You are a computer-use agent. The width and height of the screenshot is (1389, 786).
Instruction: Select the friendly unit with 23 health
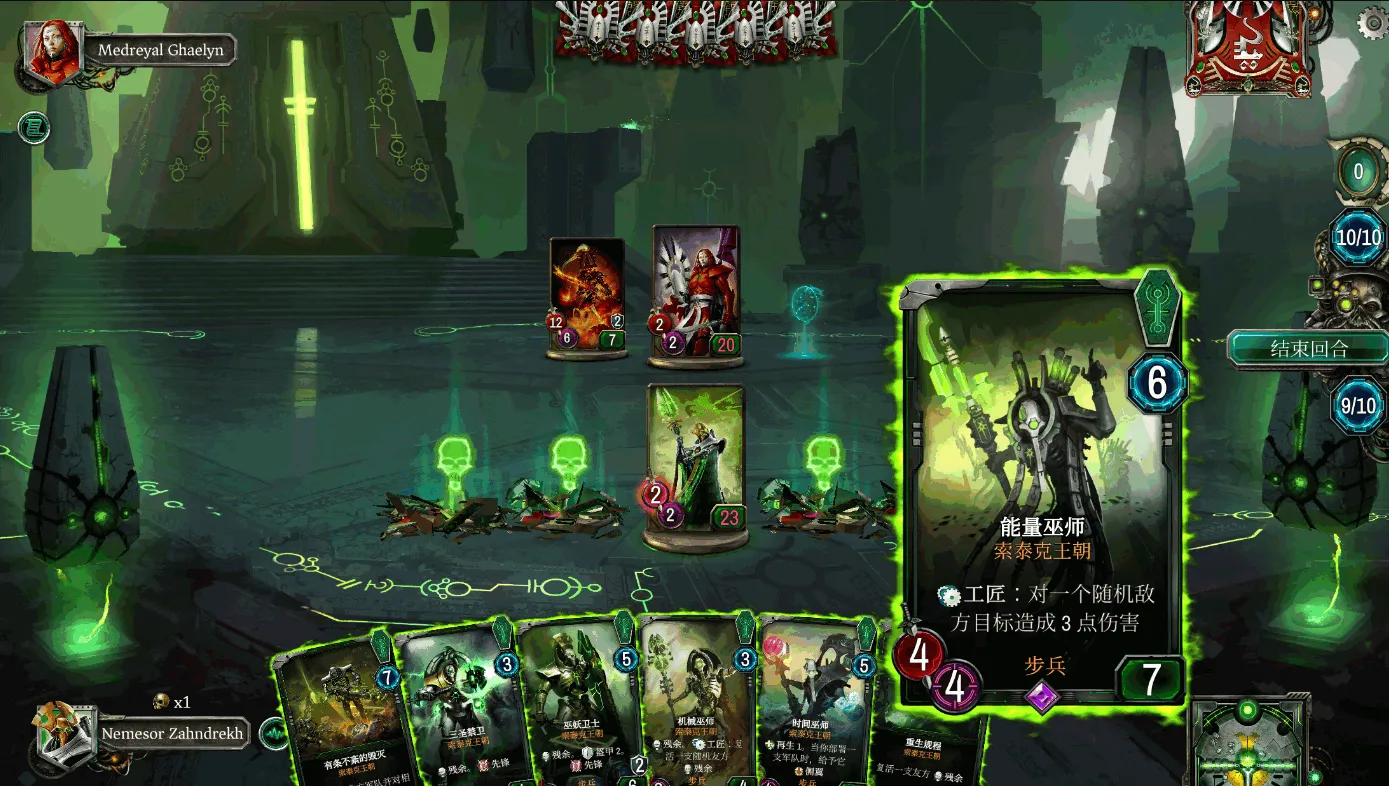coord(695,462)
